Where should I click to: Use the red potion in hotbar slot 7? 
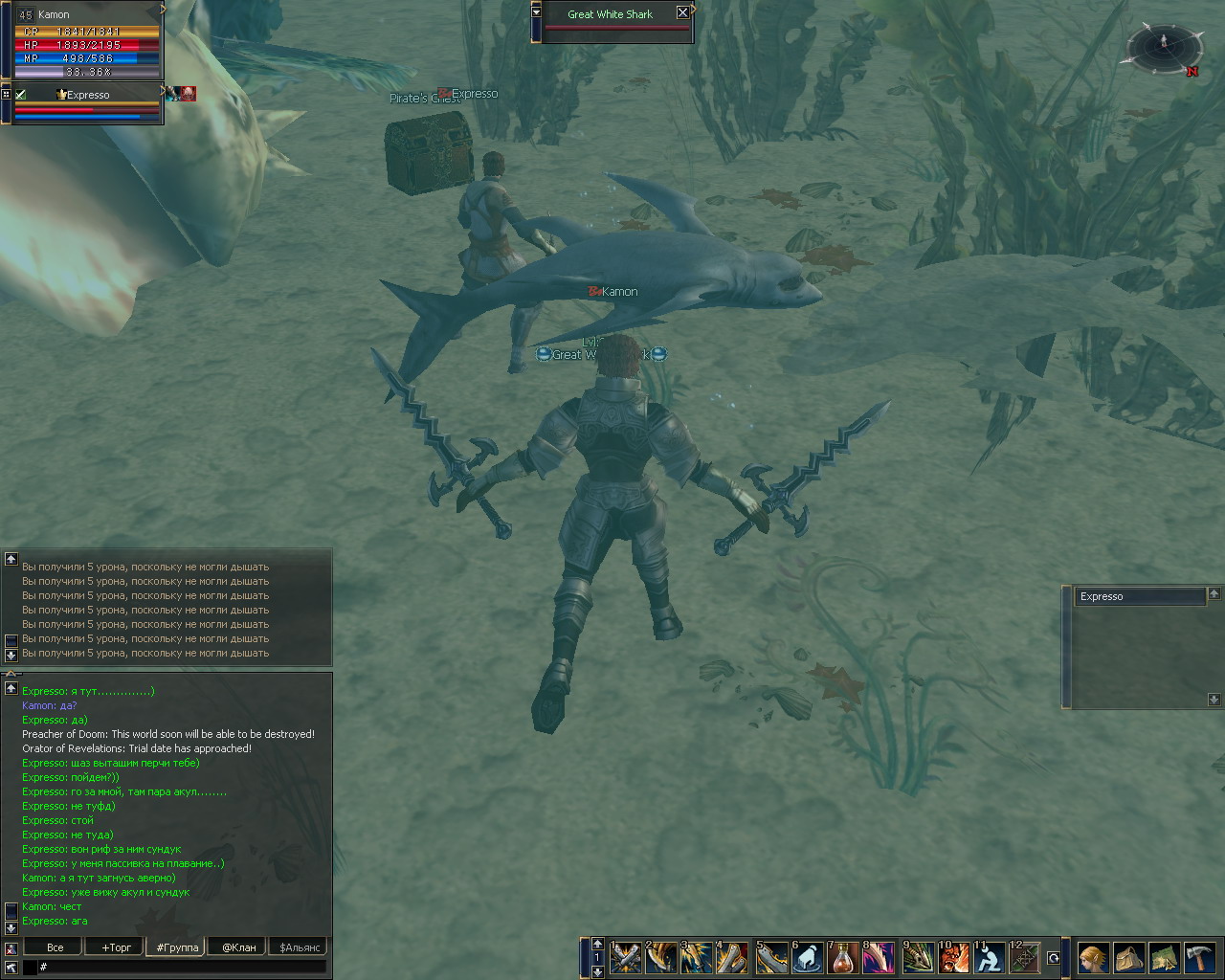click(x=843, y=957)
